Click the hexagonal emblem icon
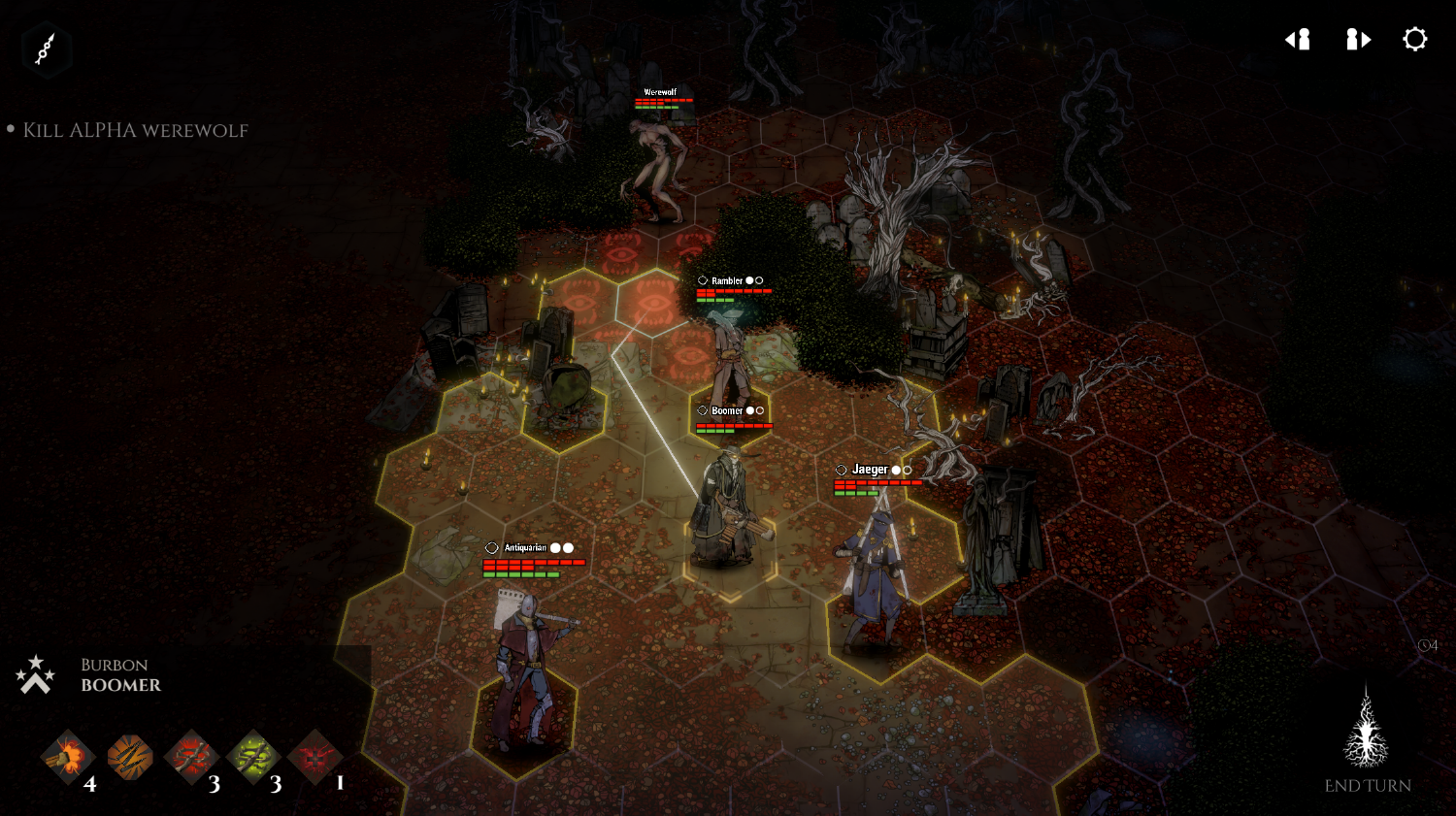Screen dimensions: 1456x816 [x=46, y=49]
